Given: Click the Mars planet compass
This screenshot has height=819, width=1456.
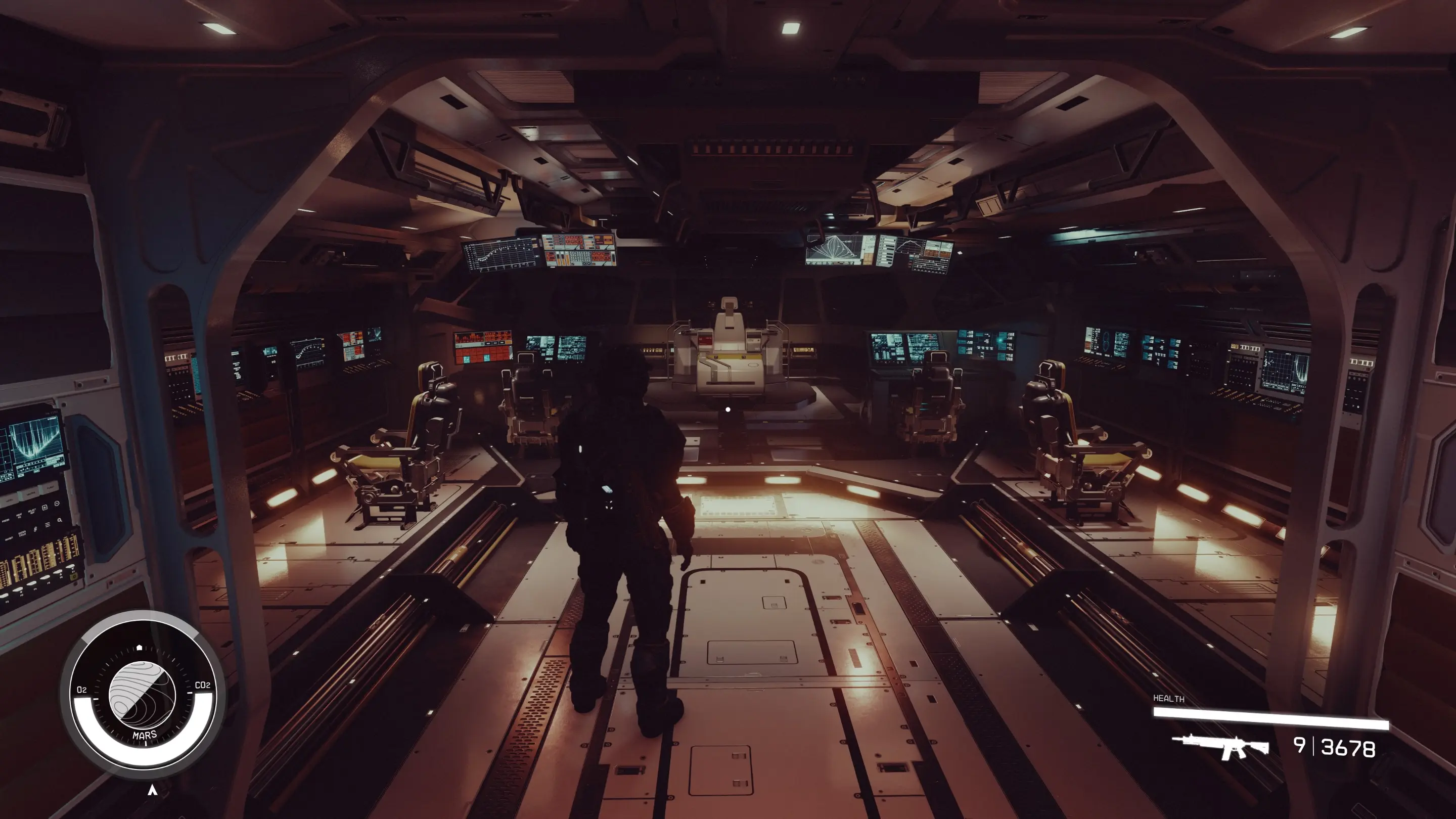Looking at the screenshot, I should pyautogui.click(x=142, y=694).
